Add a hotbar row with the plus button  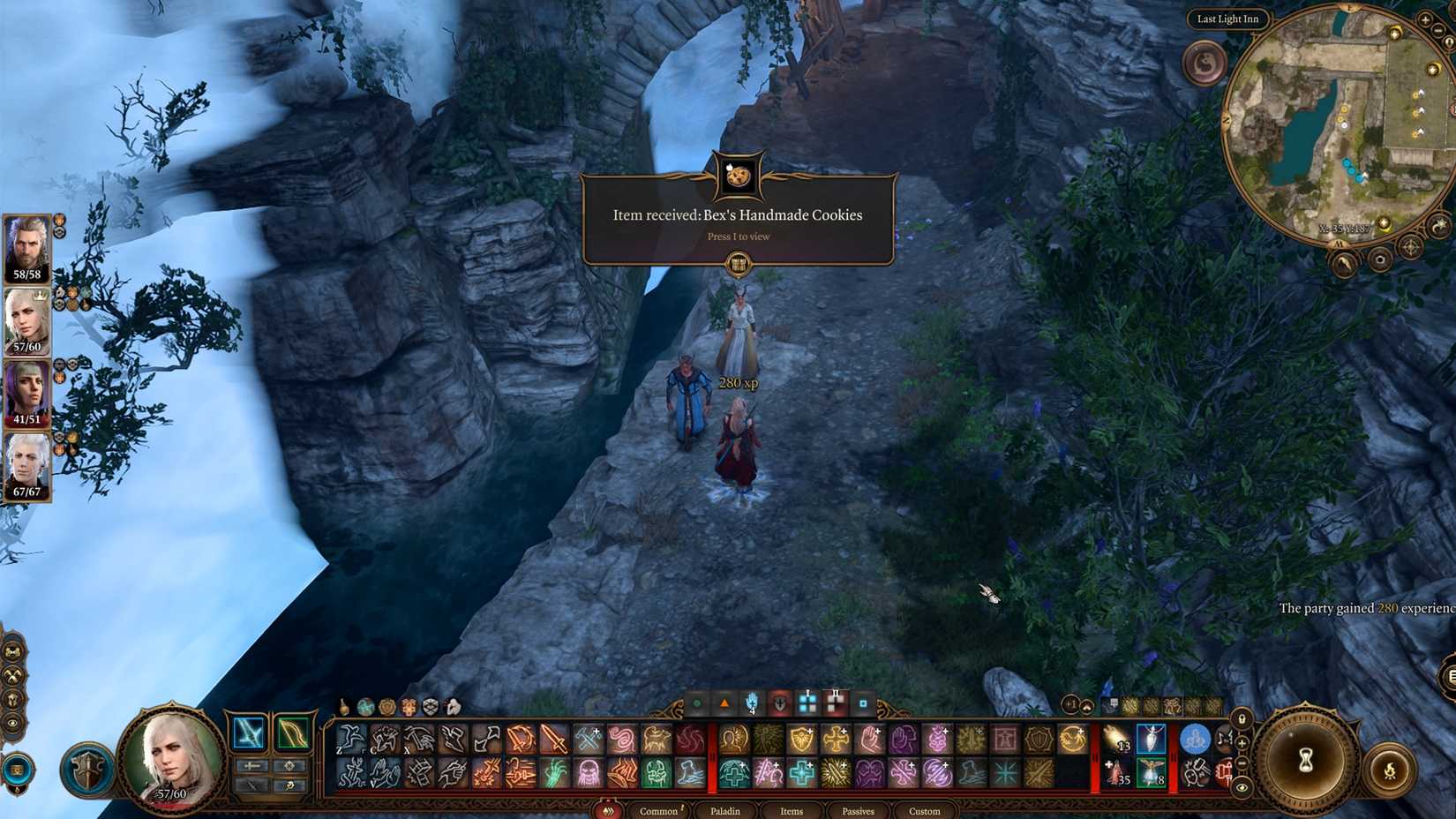[x=1241, y=744]
